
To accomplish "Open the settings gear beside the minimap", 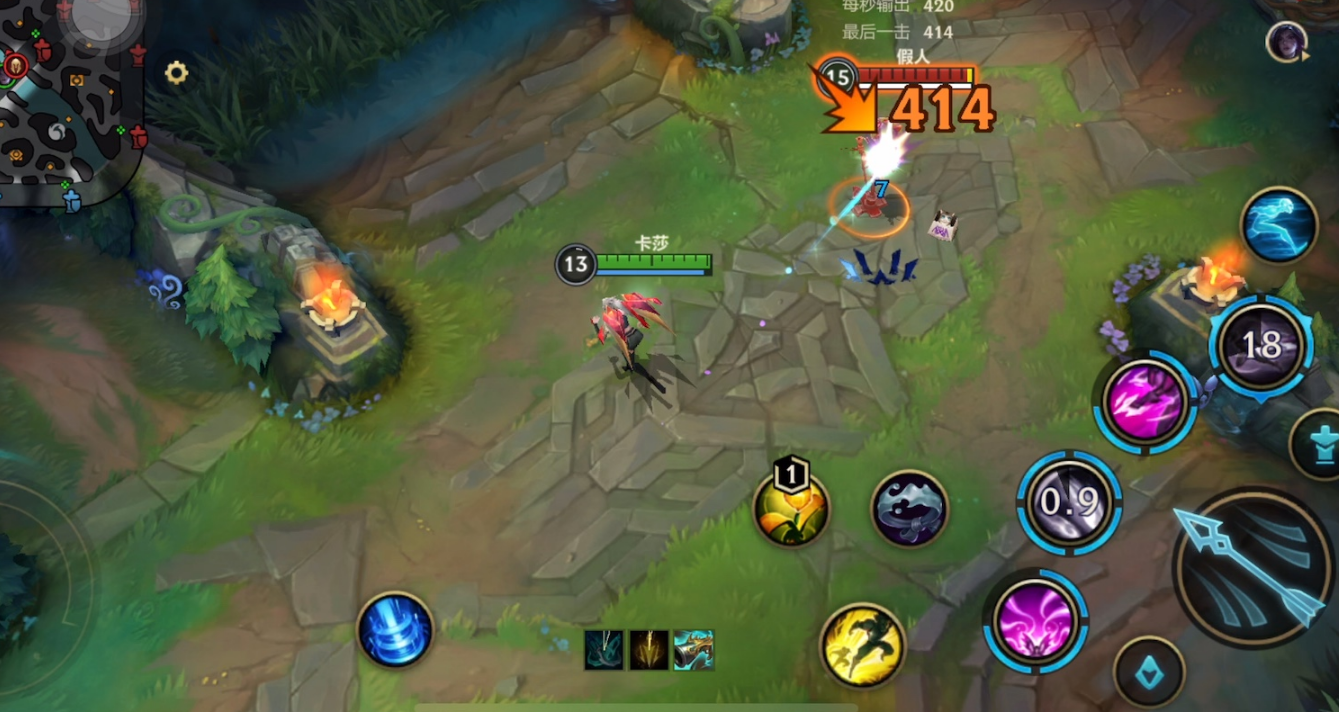I will (177, 72).
